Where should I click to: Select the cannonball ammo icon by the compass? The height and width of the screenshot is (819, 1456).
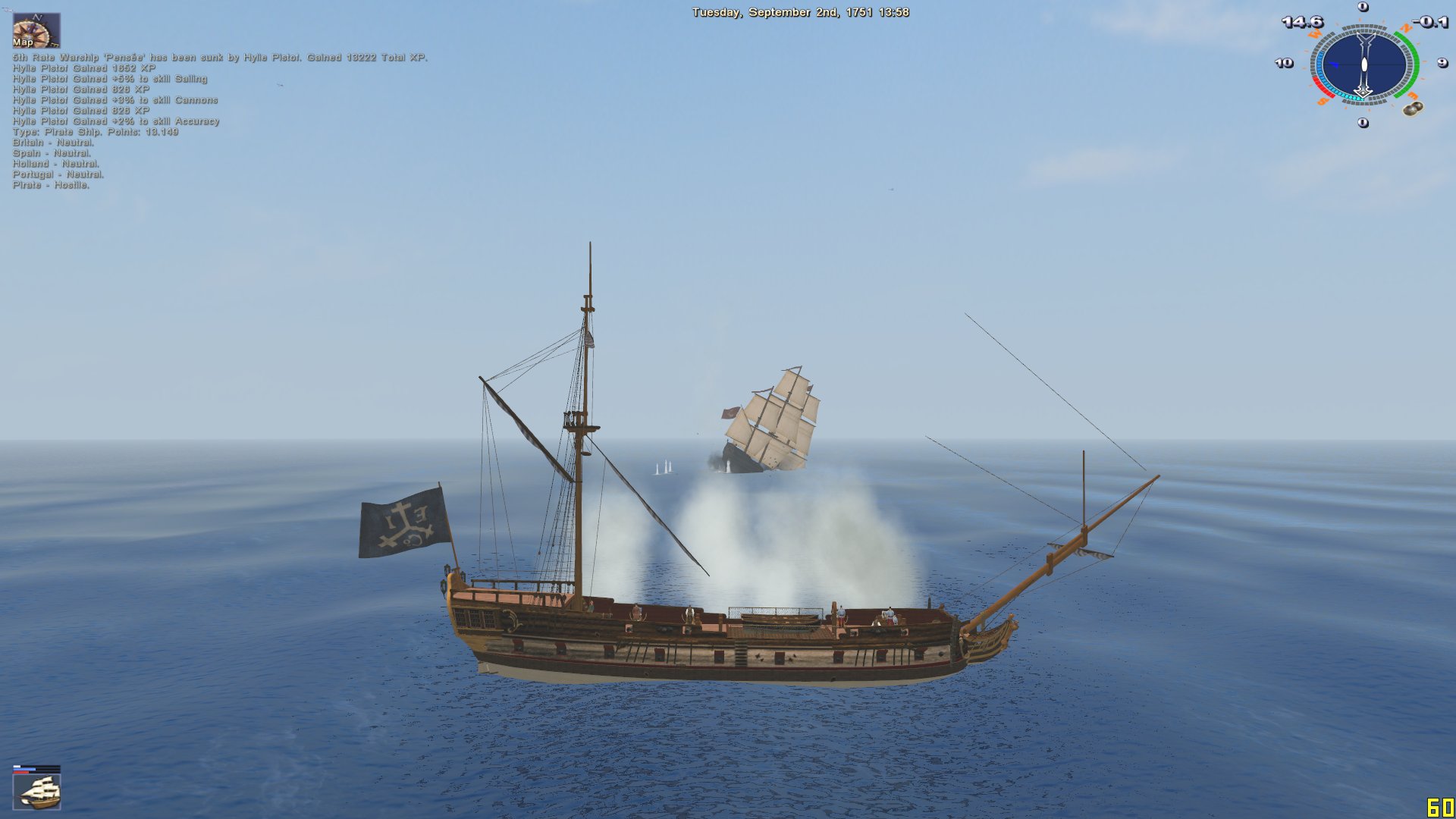[x=1411, y=109]
